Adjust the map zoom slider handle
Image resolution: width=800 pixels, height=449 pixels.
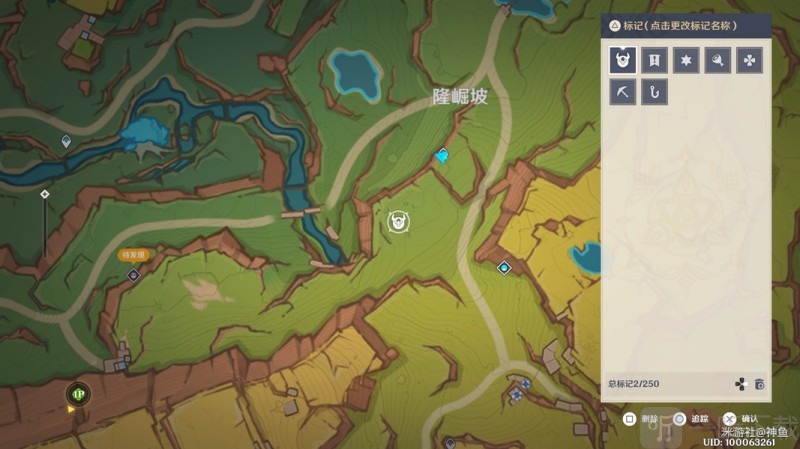[44, 194]
